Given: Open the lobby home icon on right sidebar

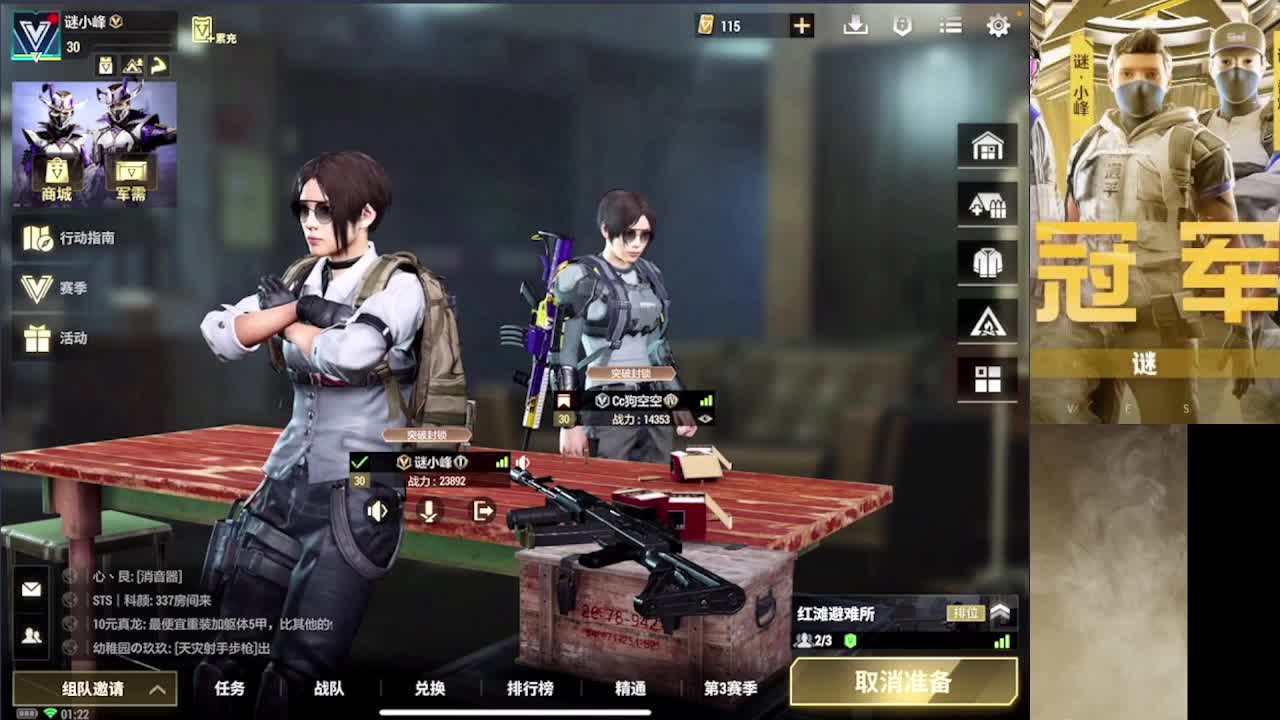Looking at the screenshot, I should 987,145.
